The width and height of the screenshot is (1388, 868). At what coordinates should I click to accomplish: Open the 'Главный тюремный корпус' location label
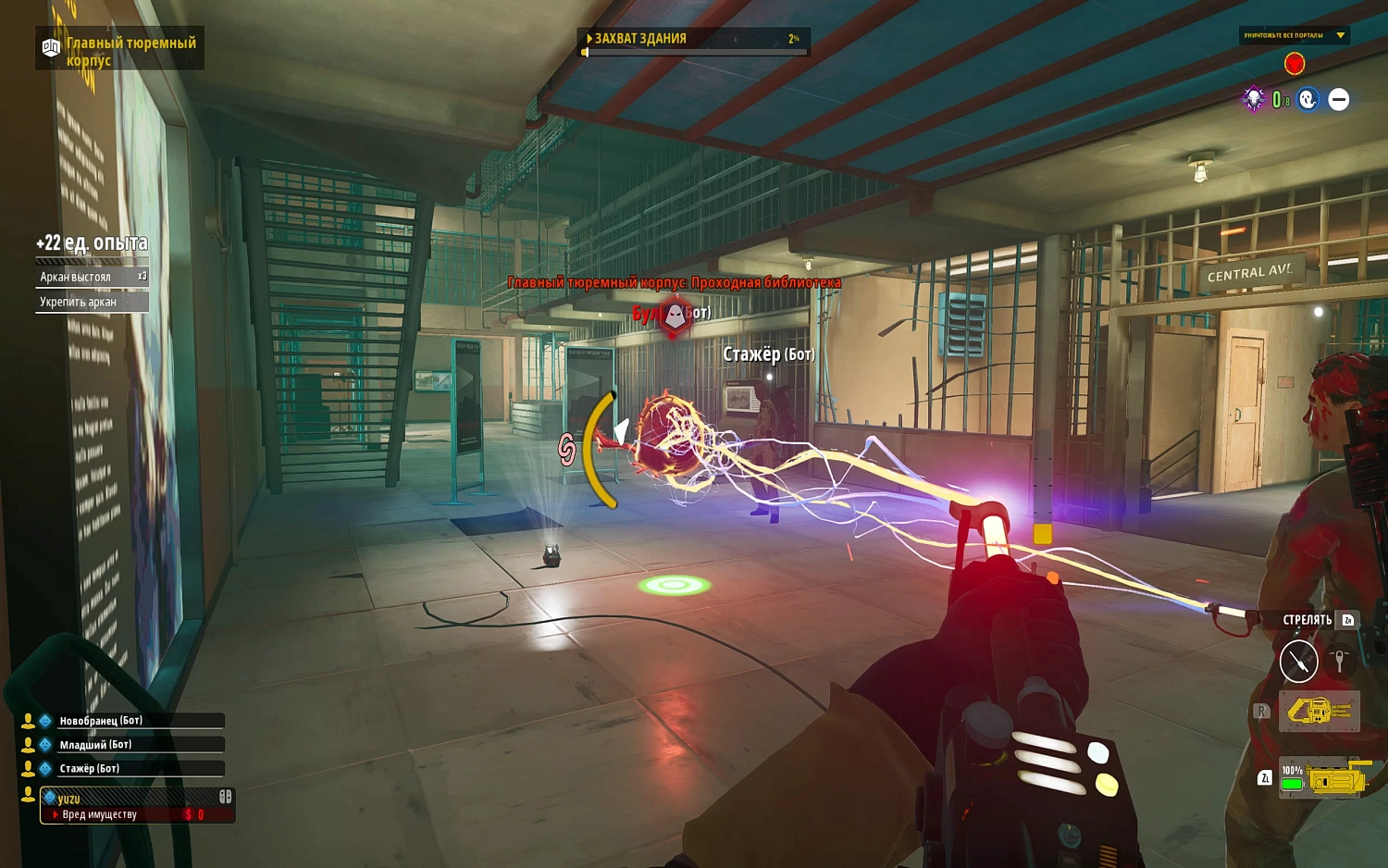coord(120,51)
